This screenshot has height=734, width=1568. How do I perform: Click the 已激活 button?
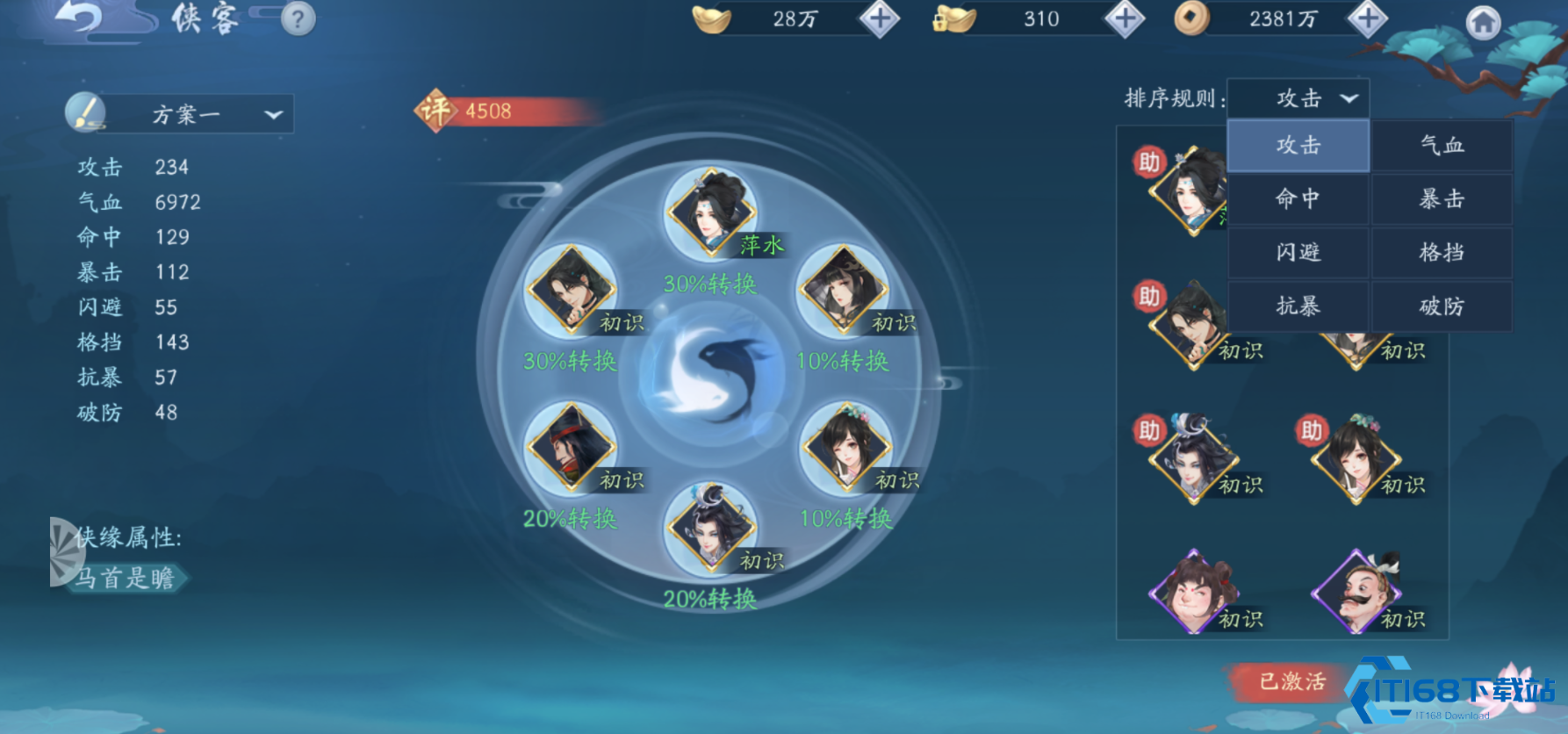coord(1291,681)
